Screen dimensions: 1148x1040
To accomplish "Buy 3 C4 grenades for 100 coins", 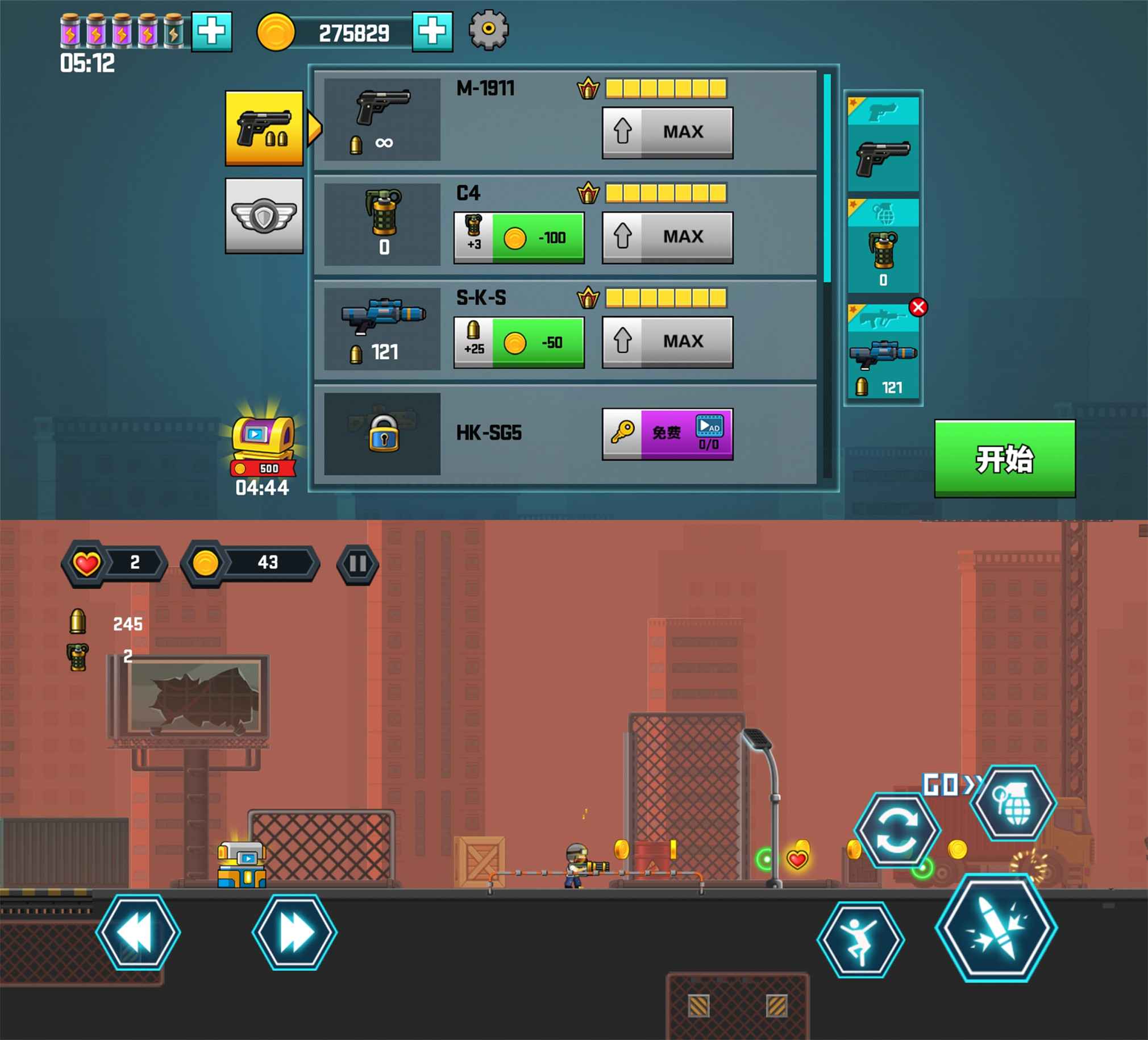I will 519,238.
